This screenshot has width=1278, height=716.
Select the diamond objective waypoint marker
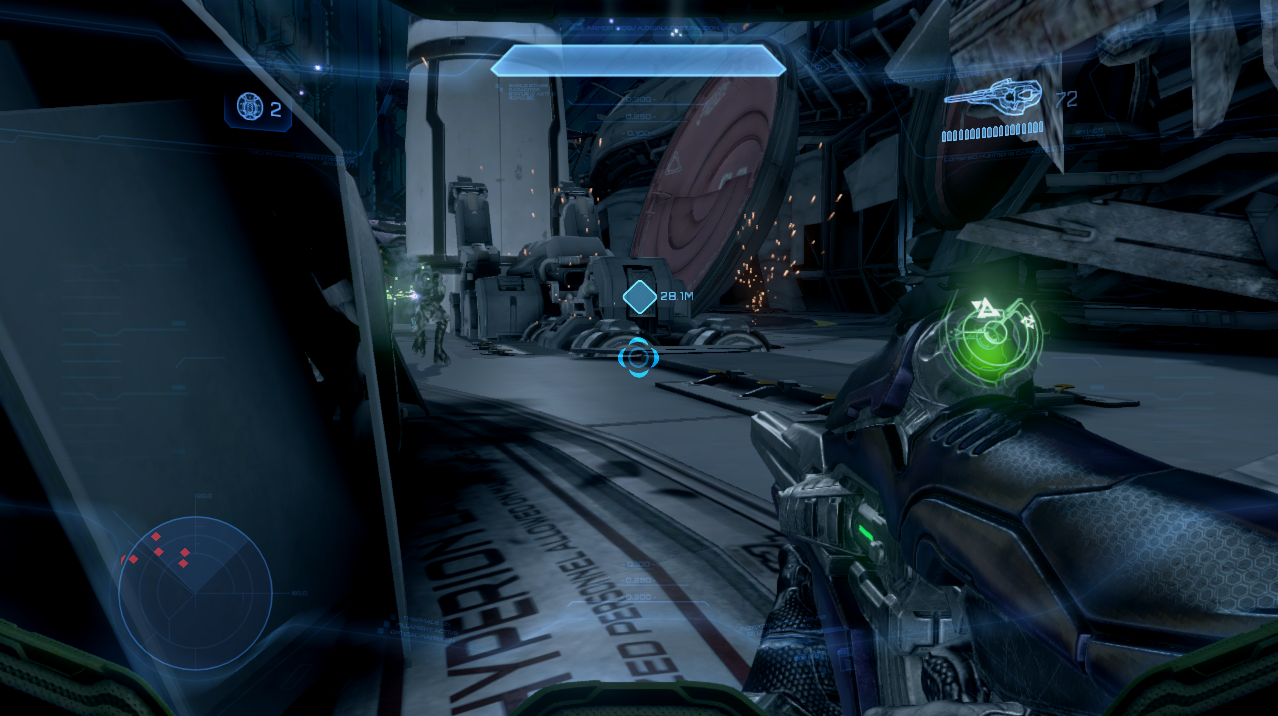click(x=639, y=297)
